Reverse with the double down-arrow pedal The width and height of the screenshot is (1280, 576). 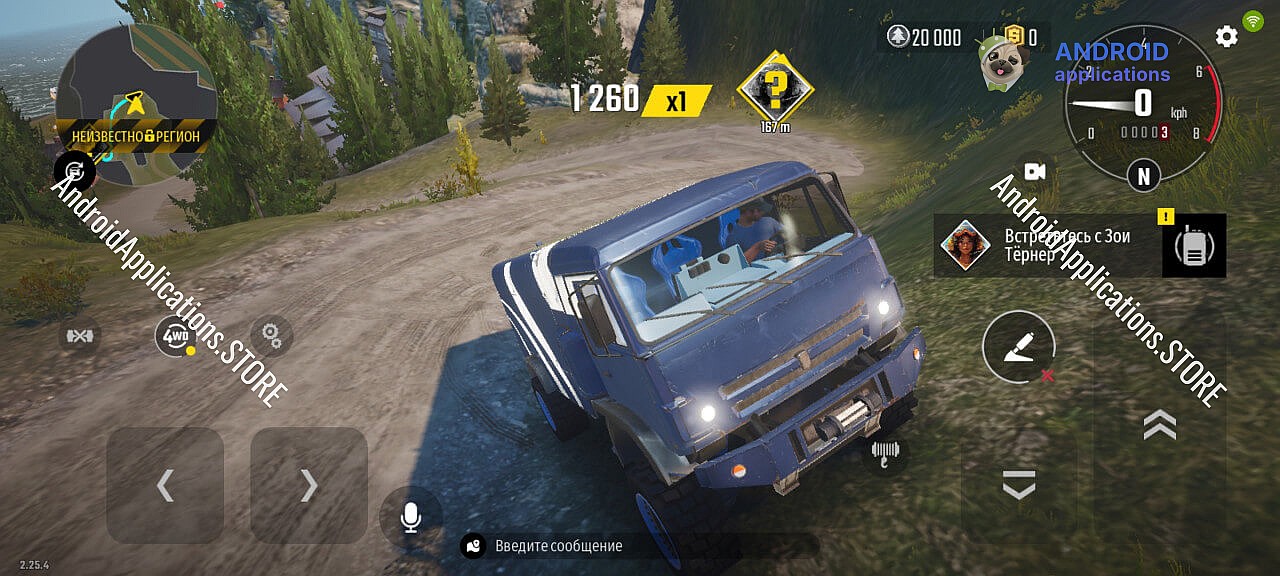pos(1018,485)
